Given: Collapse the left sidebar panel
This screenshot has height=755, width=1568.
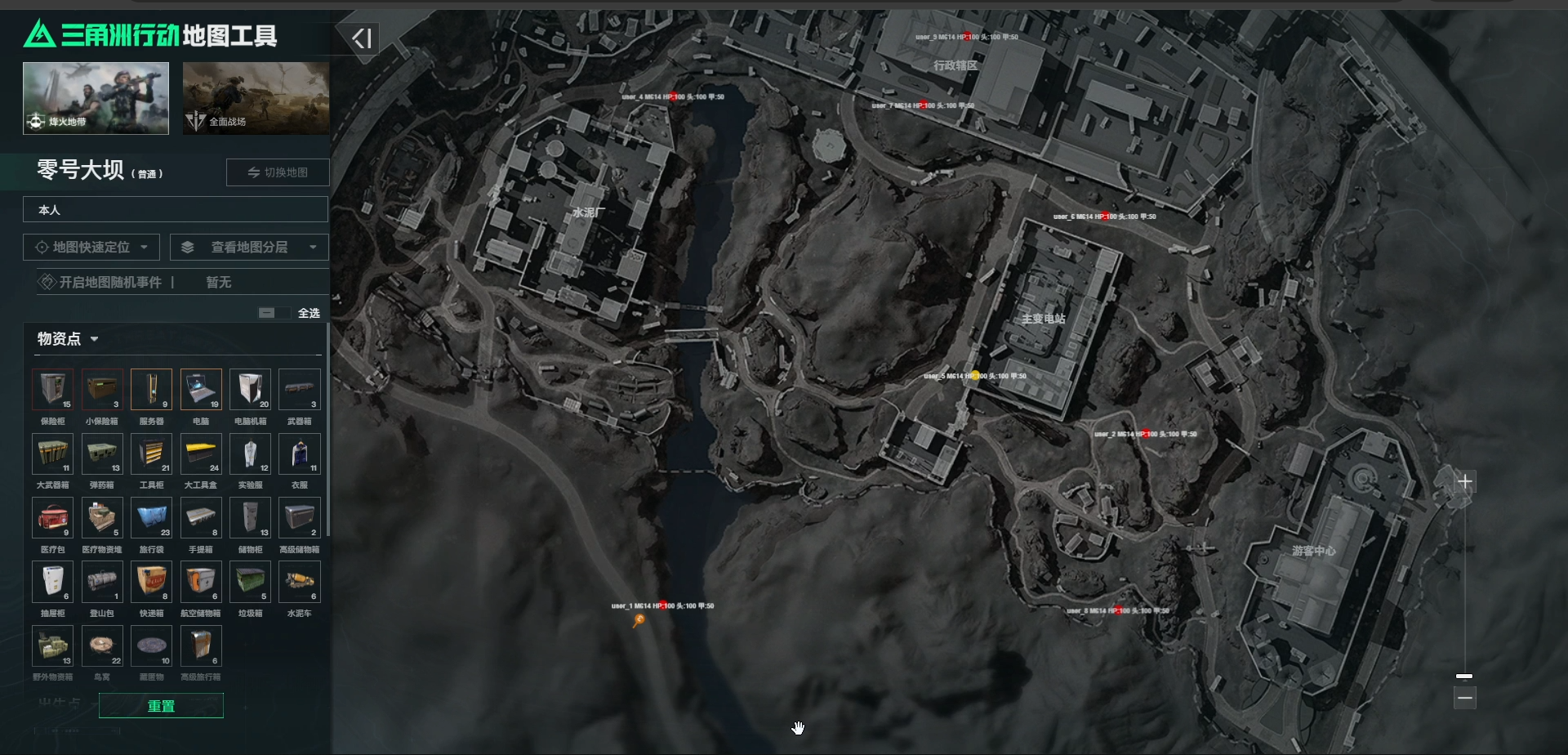Looking at the screenshot, I should (x=362, y=38).
